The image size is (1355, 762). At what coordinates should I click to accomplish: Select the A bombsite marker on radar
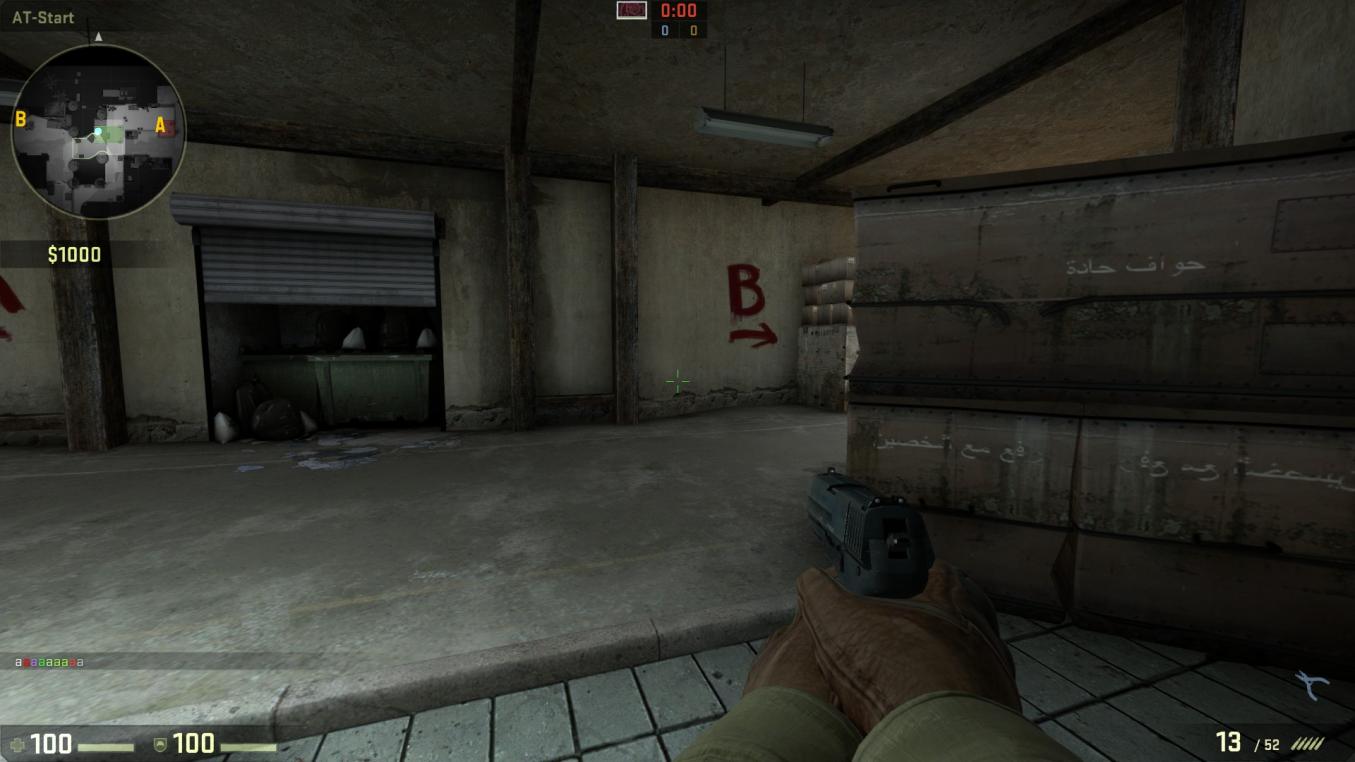click(x=160, y=125)
